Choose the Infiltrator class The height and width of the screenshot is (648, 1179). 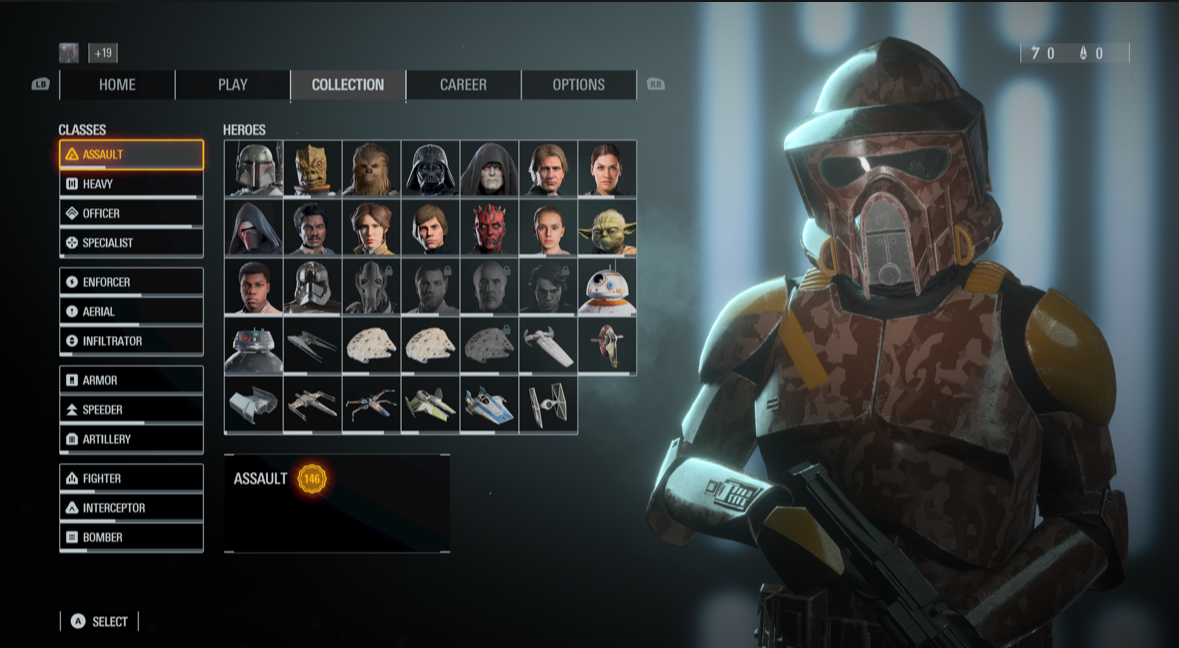131,341
